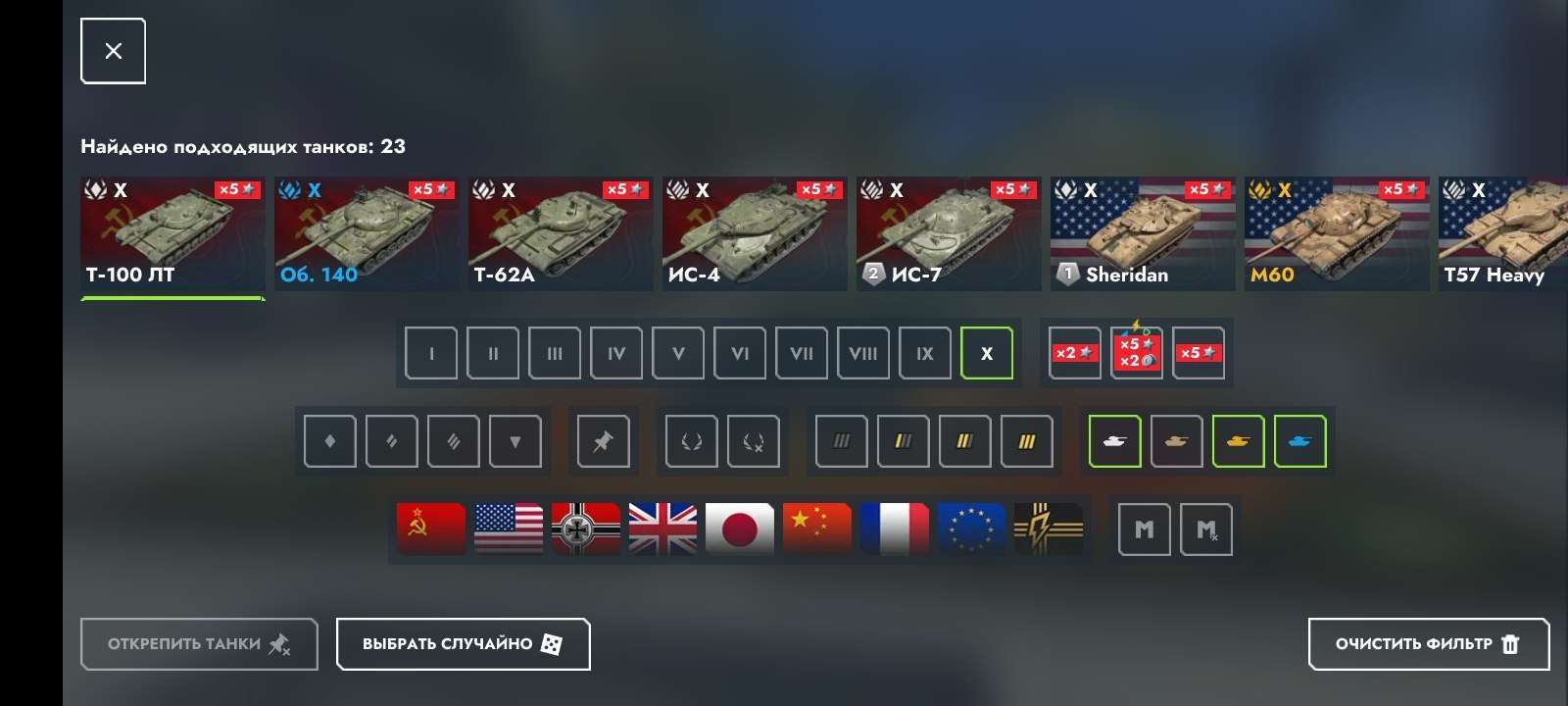
Task: Select the France nation flag filter
Action: pyautogui.click(x=894, y=529)
